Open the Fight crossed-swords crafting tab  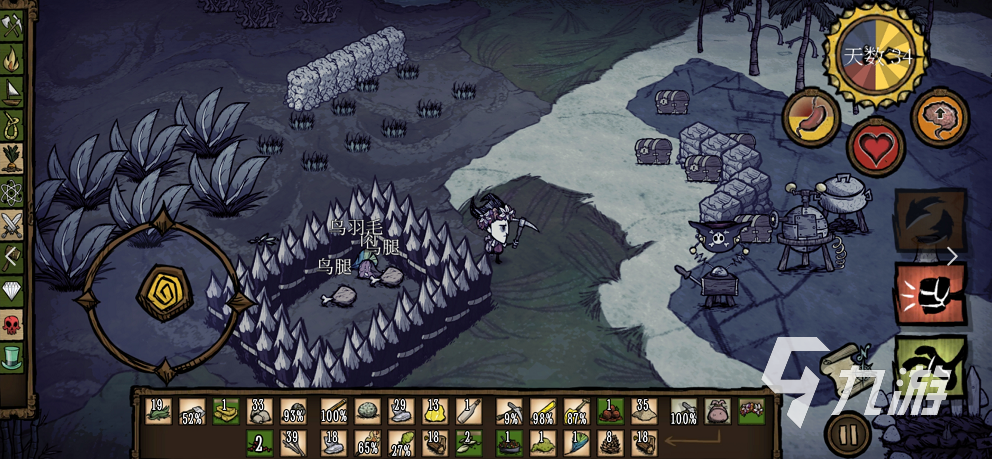pos(12,223)
